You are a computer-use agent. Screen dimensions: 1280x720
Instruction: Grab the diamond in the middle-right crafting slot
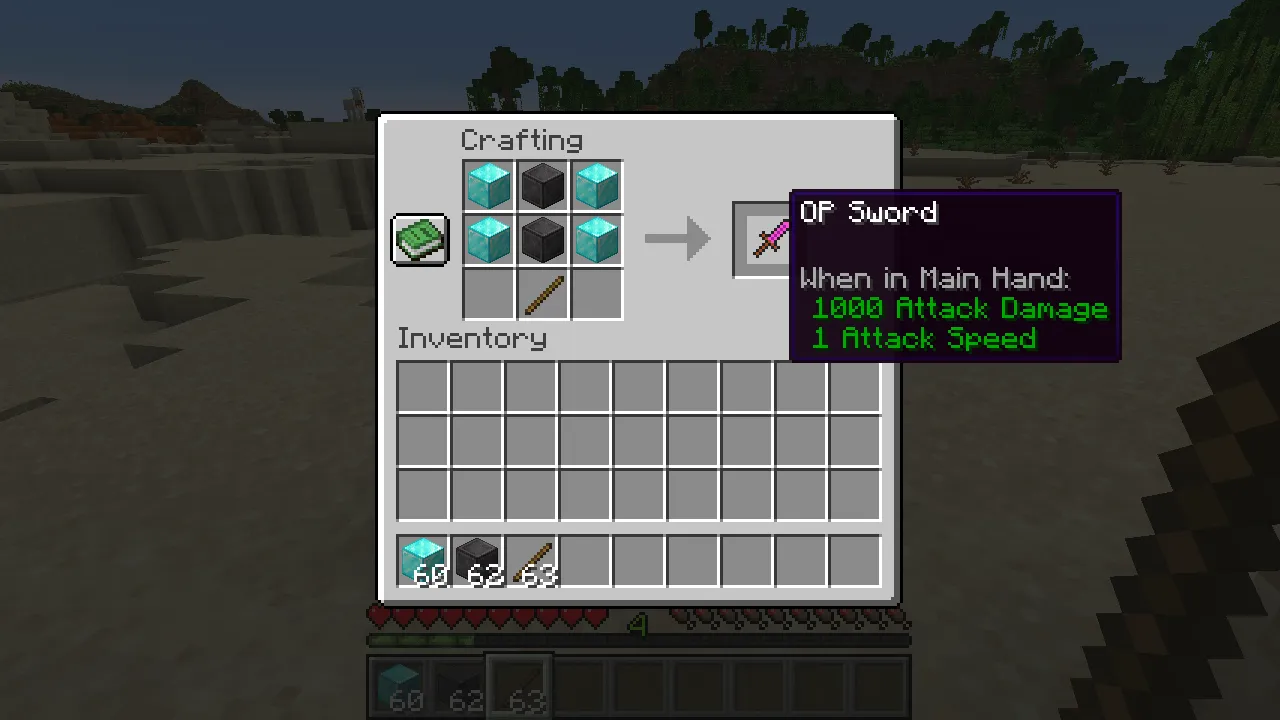(597, 239)
